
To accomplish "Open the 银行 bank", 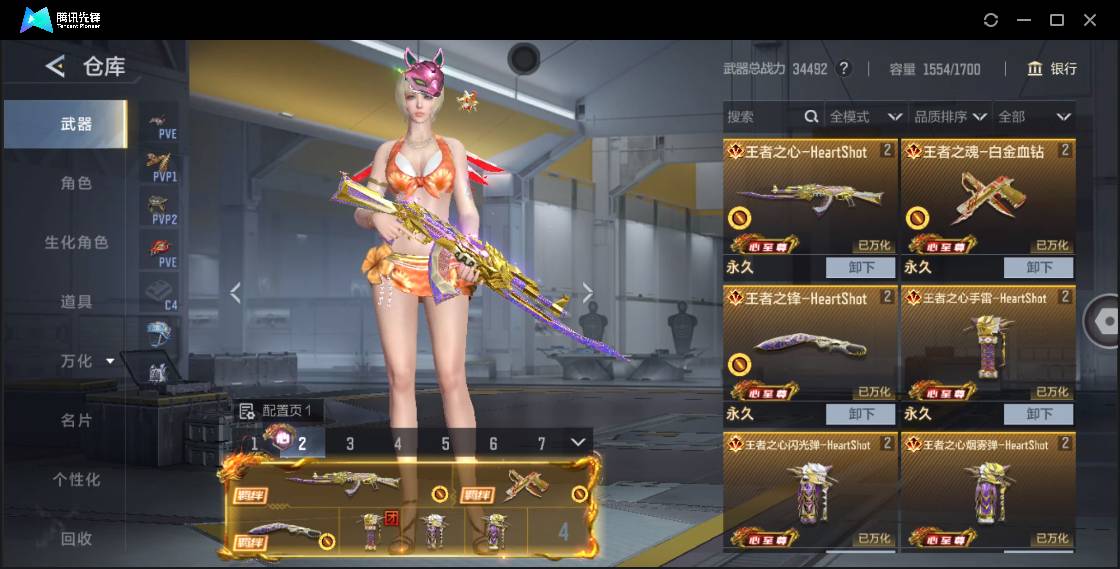I will [1052, 69].
